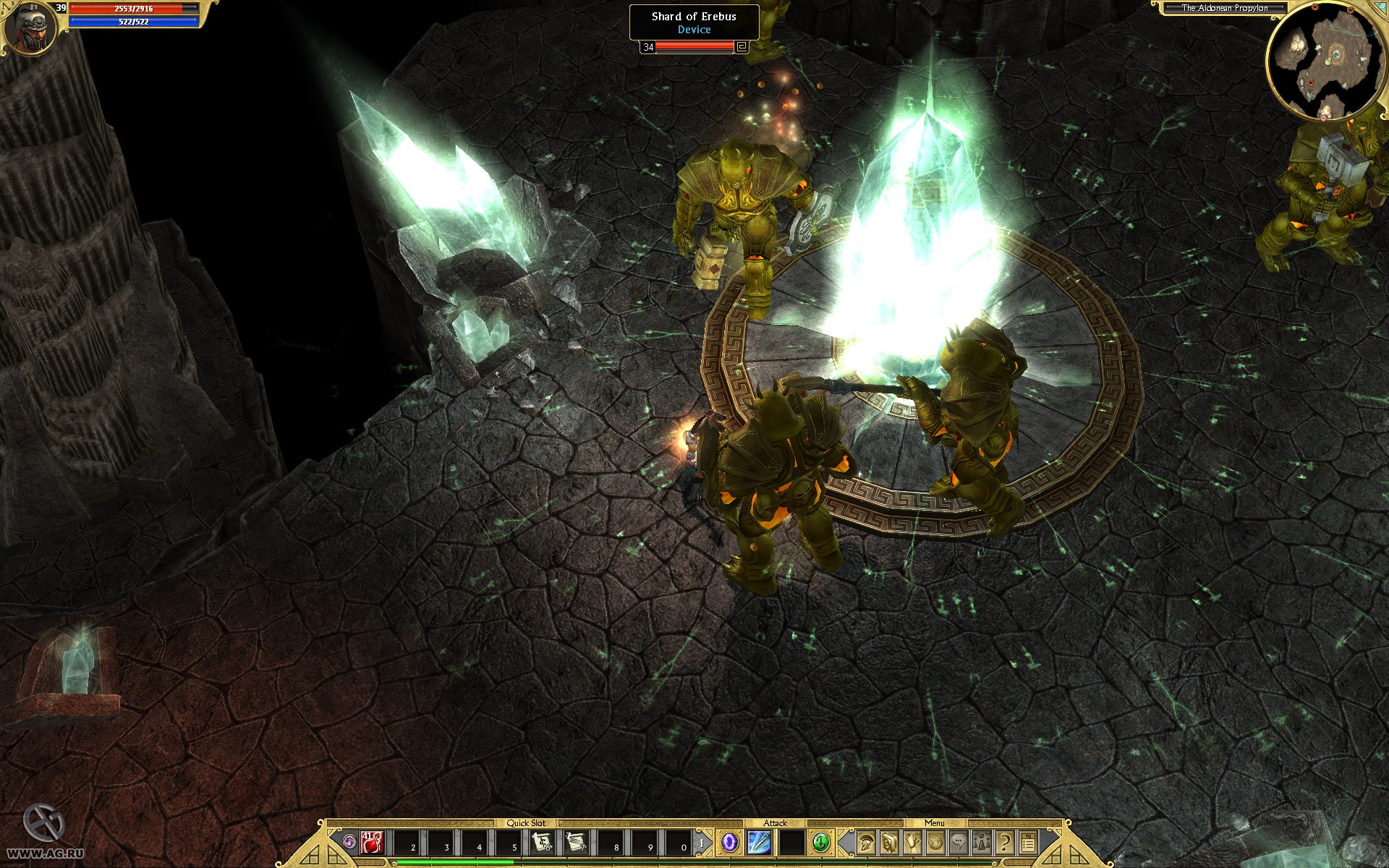The width and height of the screenshot is (1389, 868).
Task: Open the chat speech bubble icon
Action: click(x=959, y=843)
